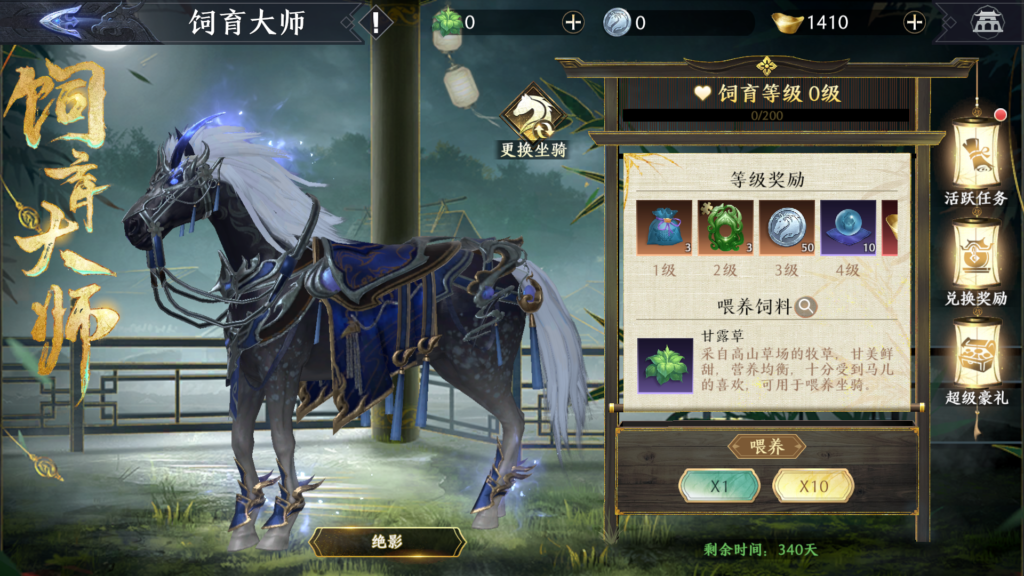The width and height of the screenshot is (1024, 576).
Task: Change mount via 更换坐骑 button
Action: point(534,124)
